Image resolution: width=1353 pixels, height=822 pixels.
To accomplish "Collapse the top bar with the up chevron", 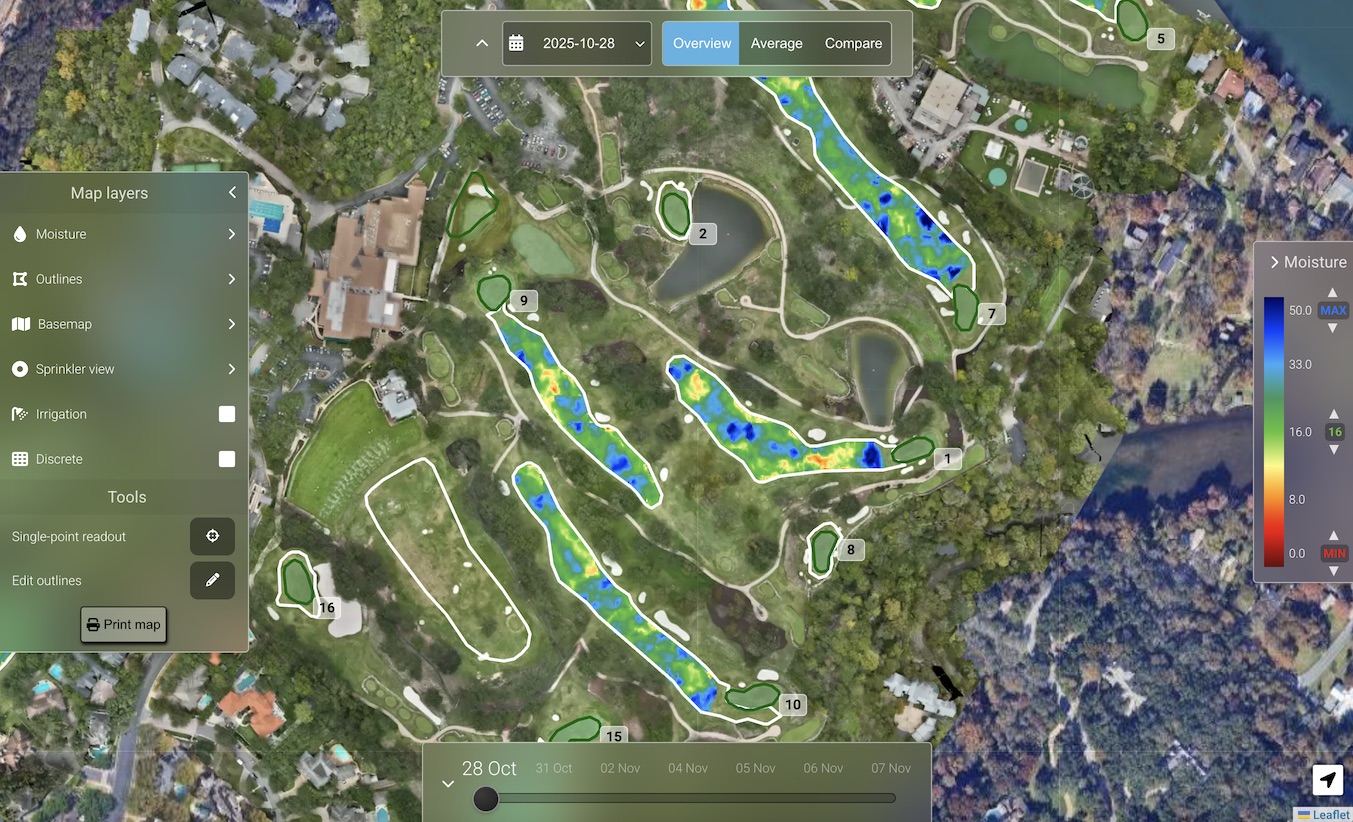I will (x=482, y=44).
